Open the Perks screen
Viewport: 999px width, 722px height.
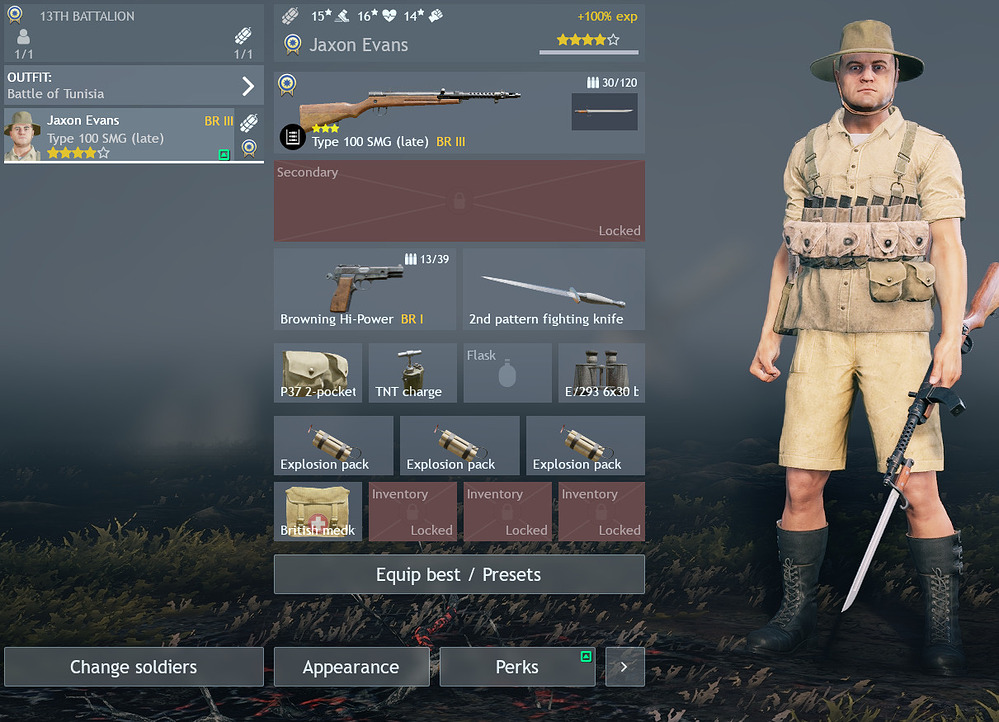[x=517, y=667]
